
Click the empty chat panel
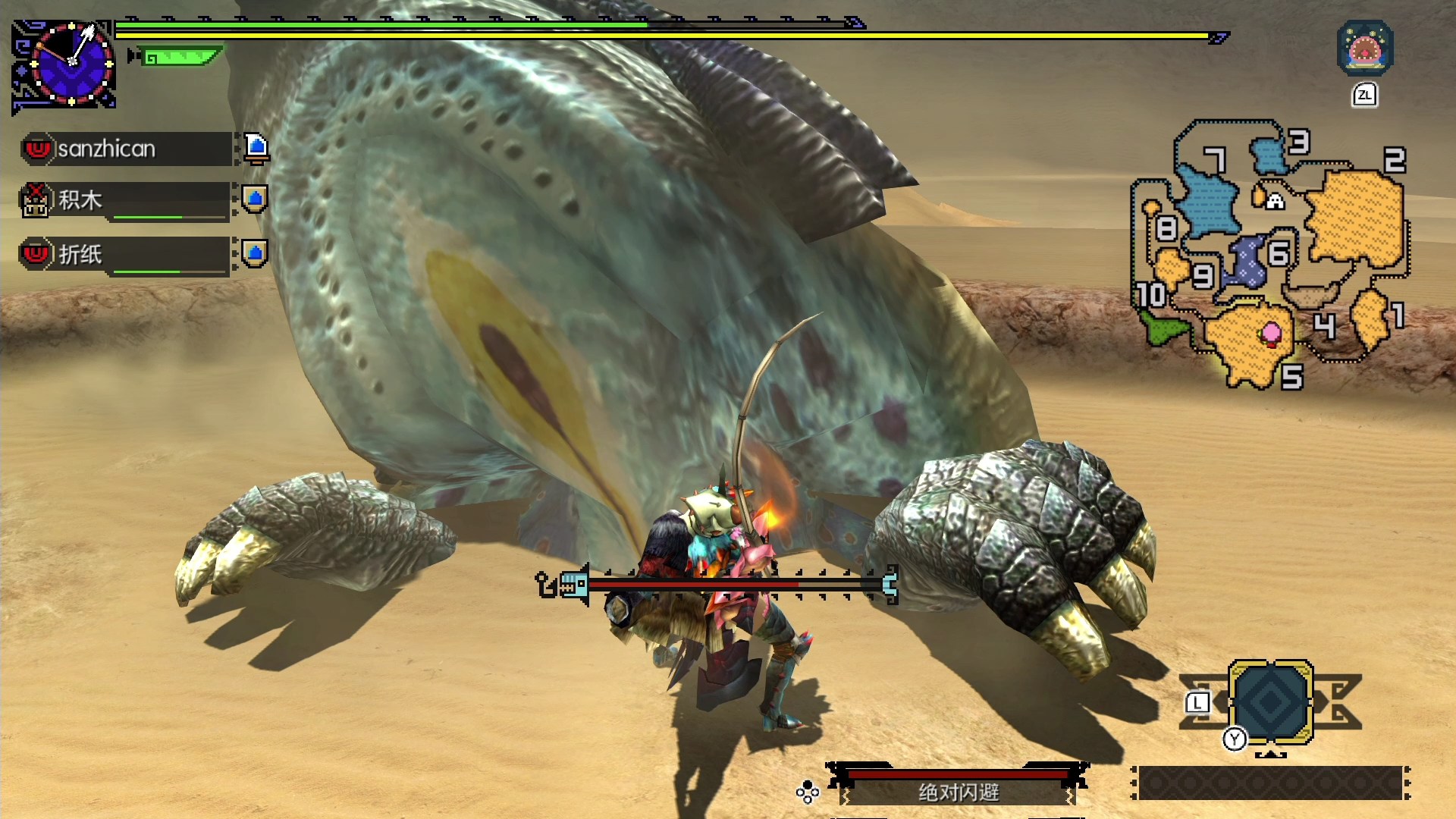1270,783
